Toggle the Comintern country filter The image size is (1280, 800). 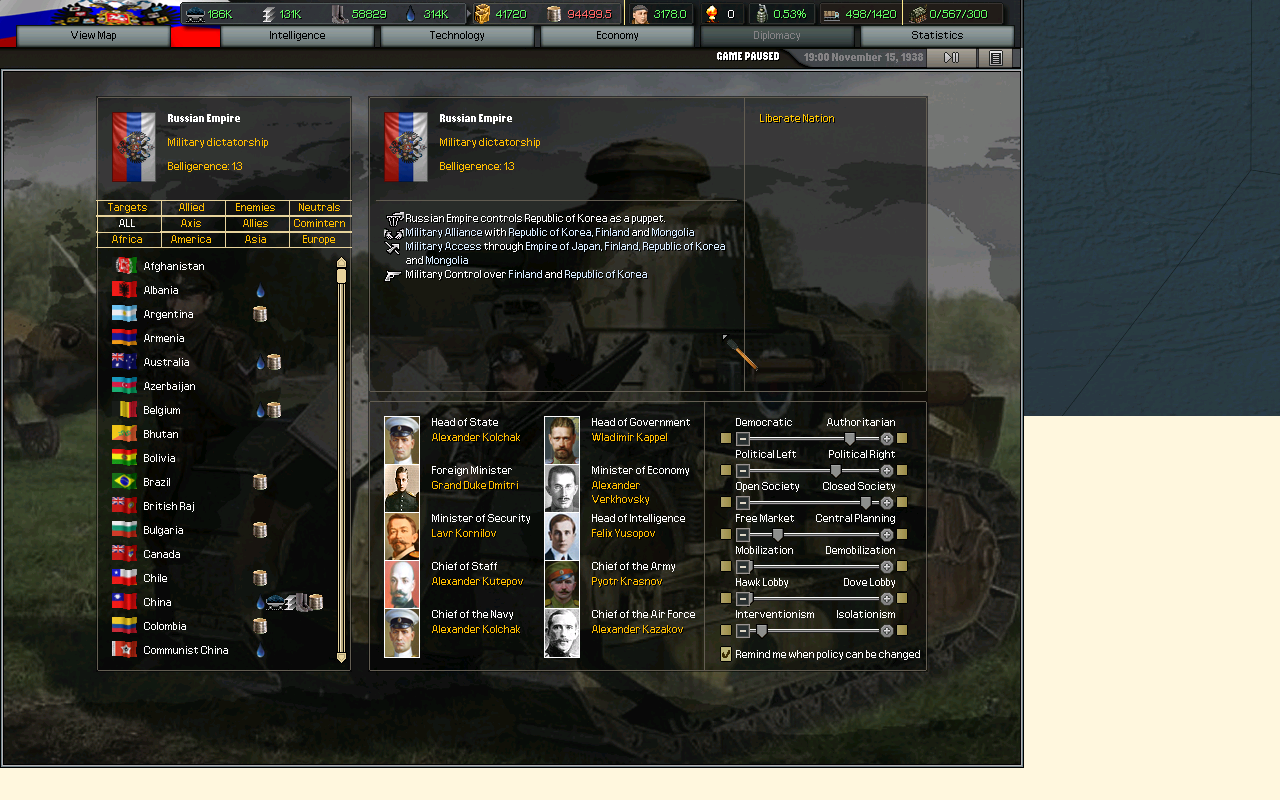[319, 223]
